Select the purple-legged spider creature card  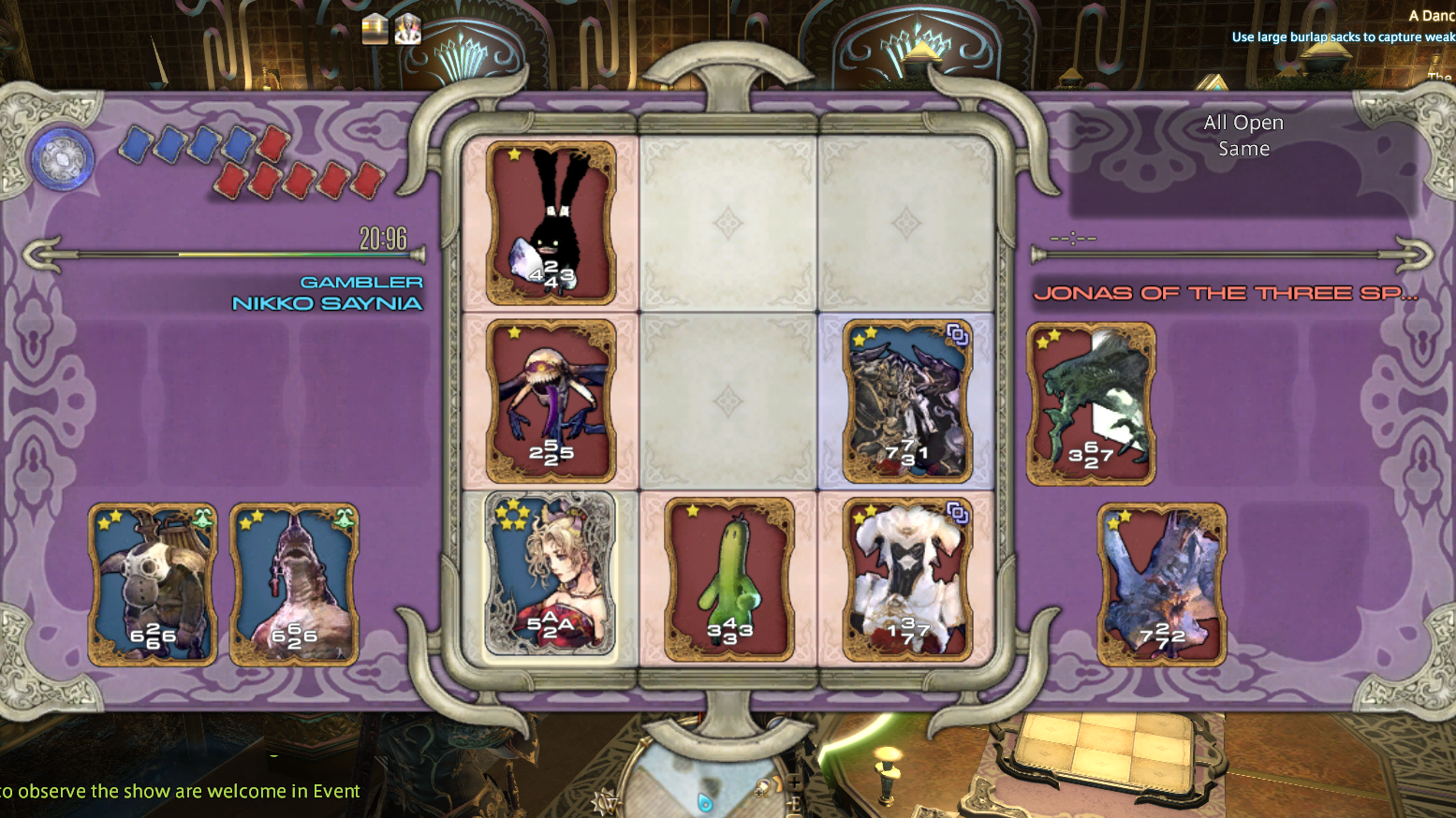tap(551, 401)
